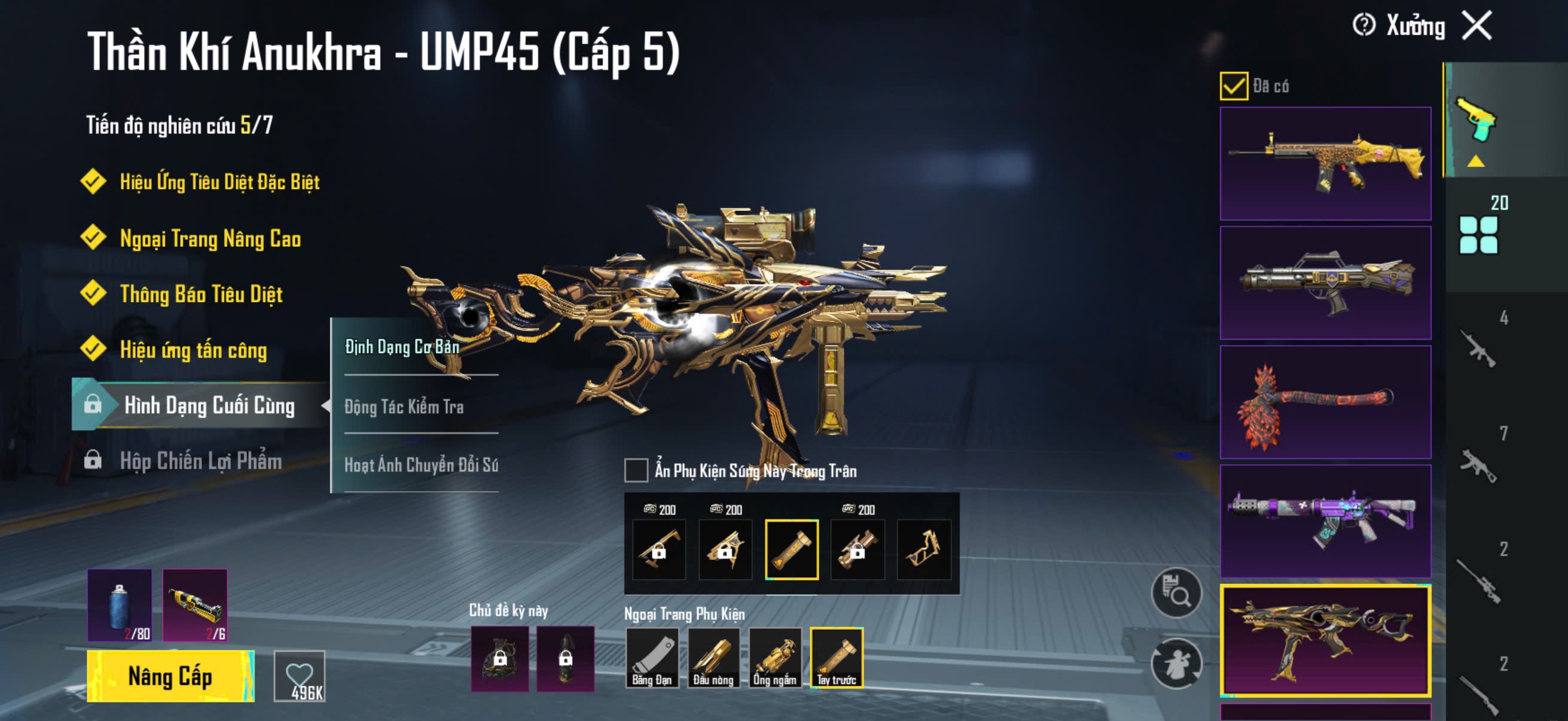Choose the Ngoại Trang Nâng Cao entry
1568x721 pixels.
point(210,238)
